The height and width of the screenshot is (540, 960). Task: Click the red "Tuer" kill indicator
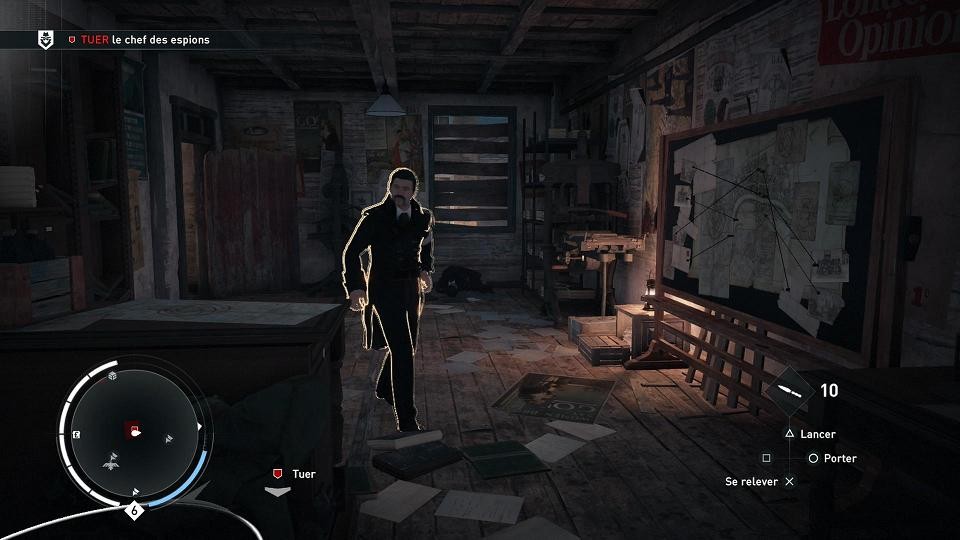(x=277, y=474)
